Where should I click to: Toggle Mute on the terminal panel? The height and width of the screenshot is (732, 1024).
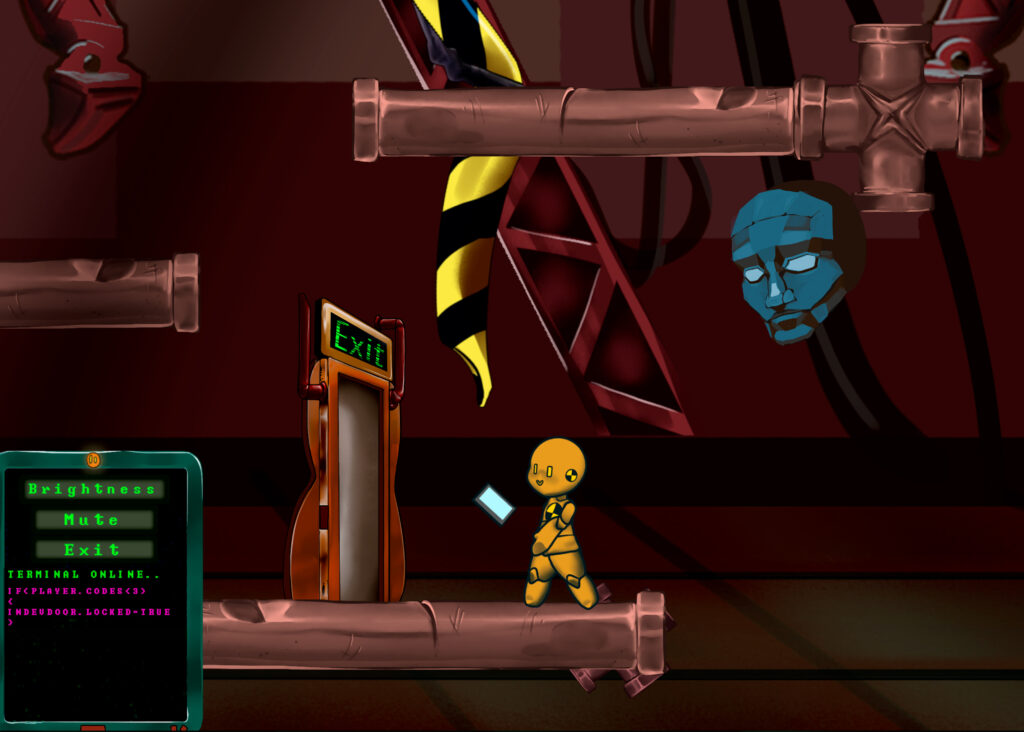[x=93, y=520]
